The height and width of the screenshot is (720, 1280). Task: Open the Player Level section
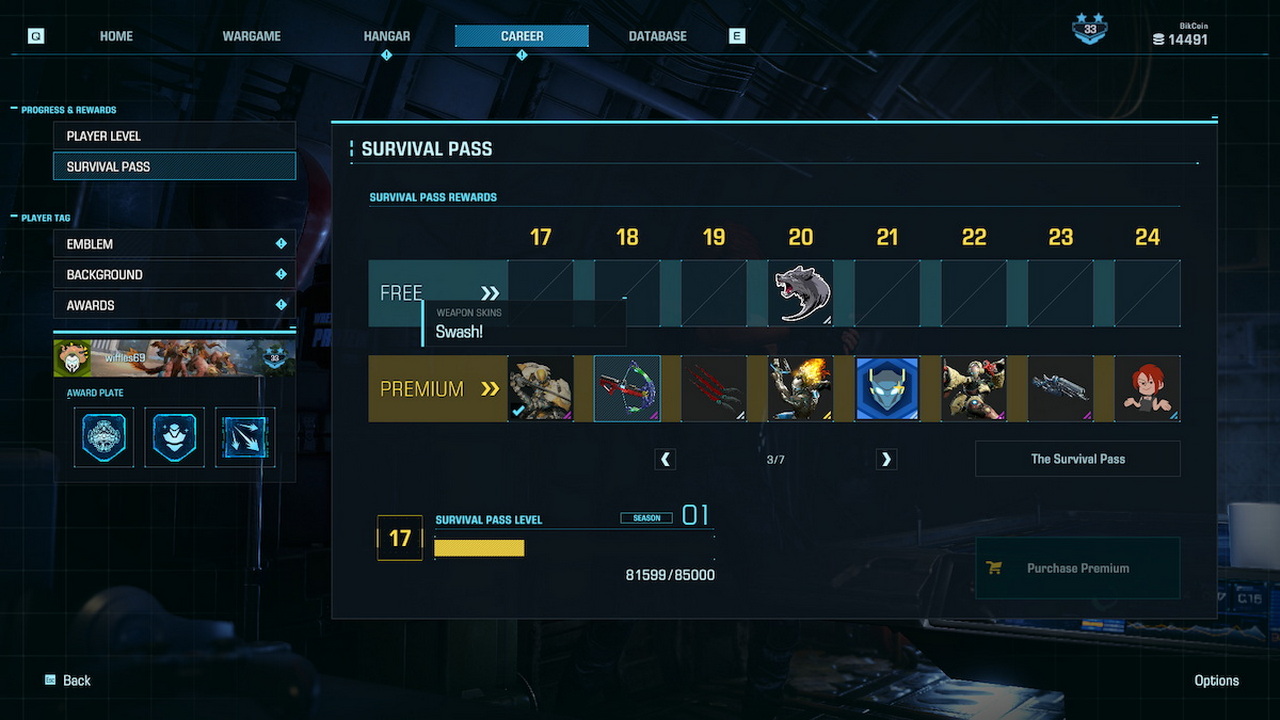(174, 136)
